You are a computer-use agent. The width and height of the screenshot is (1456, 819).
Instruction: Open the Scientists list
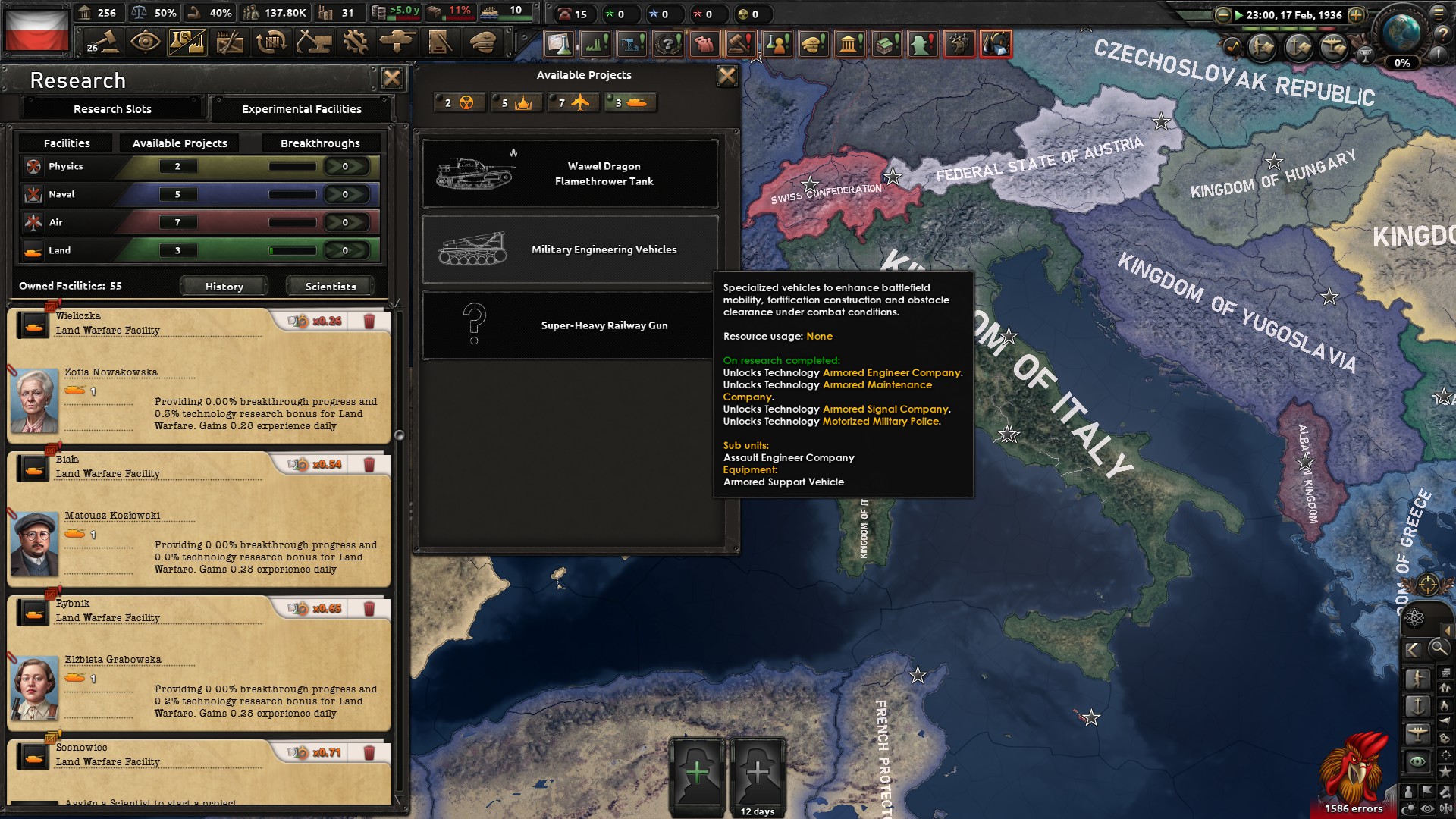click(x=330, y=286)
